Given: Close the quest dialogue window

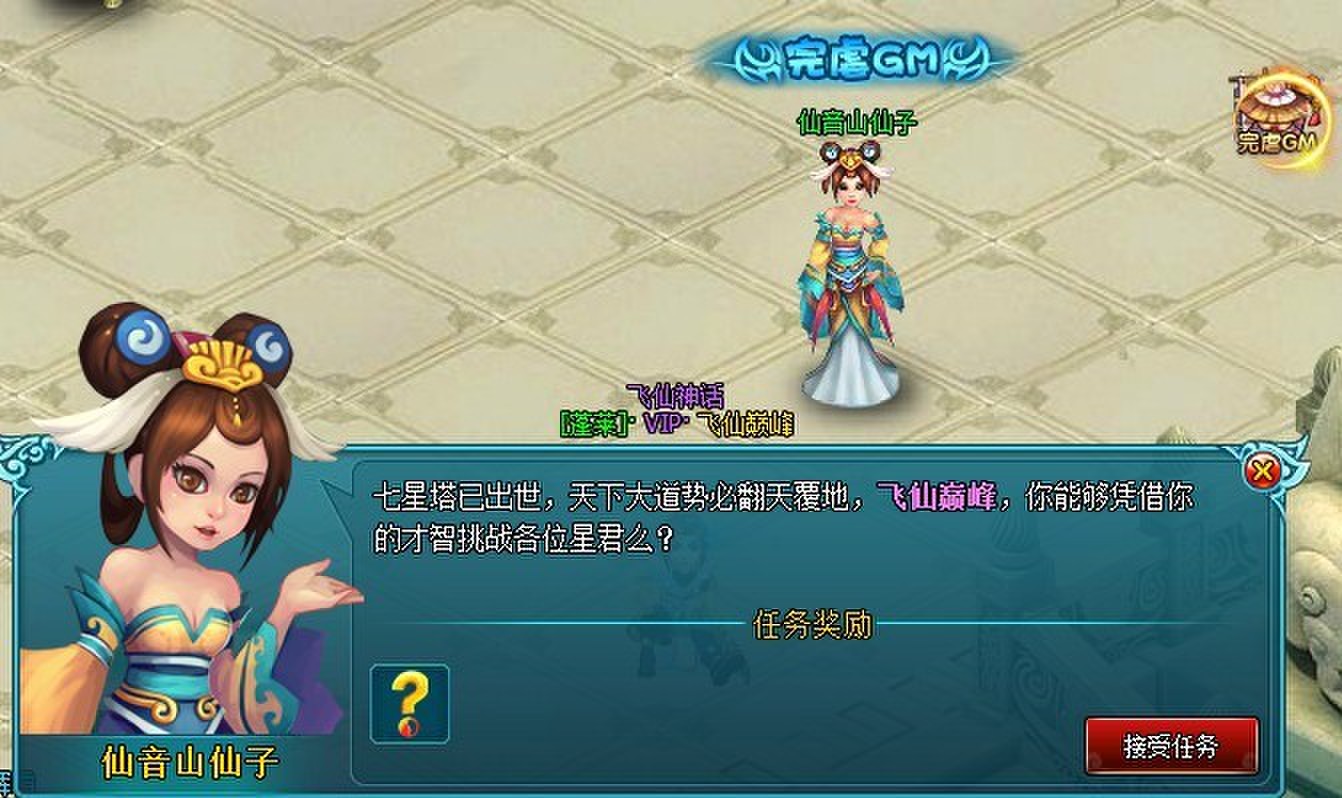Looking at the screenshot, I should click(x=1264, y=471).
